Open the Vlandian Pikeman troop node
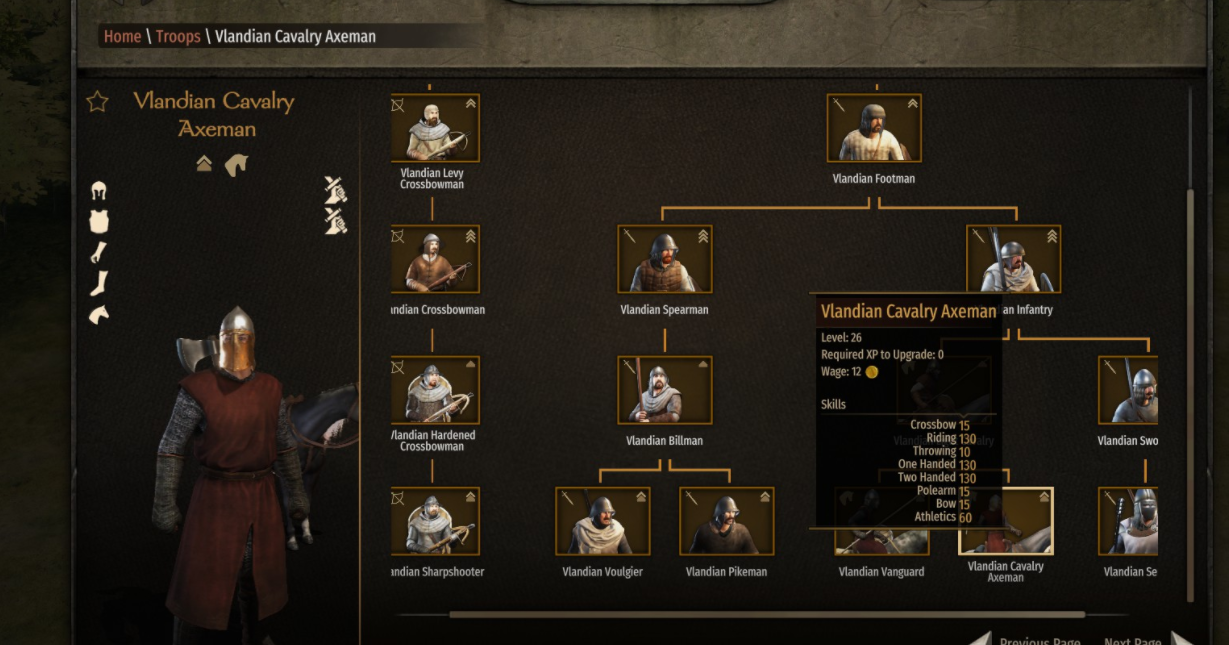 (726, 521)
